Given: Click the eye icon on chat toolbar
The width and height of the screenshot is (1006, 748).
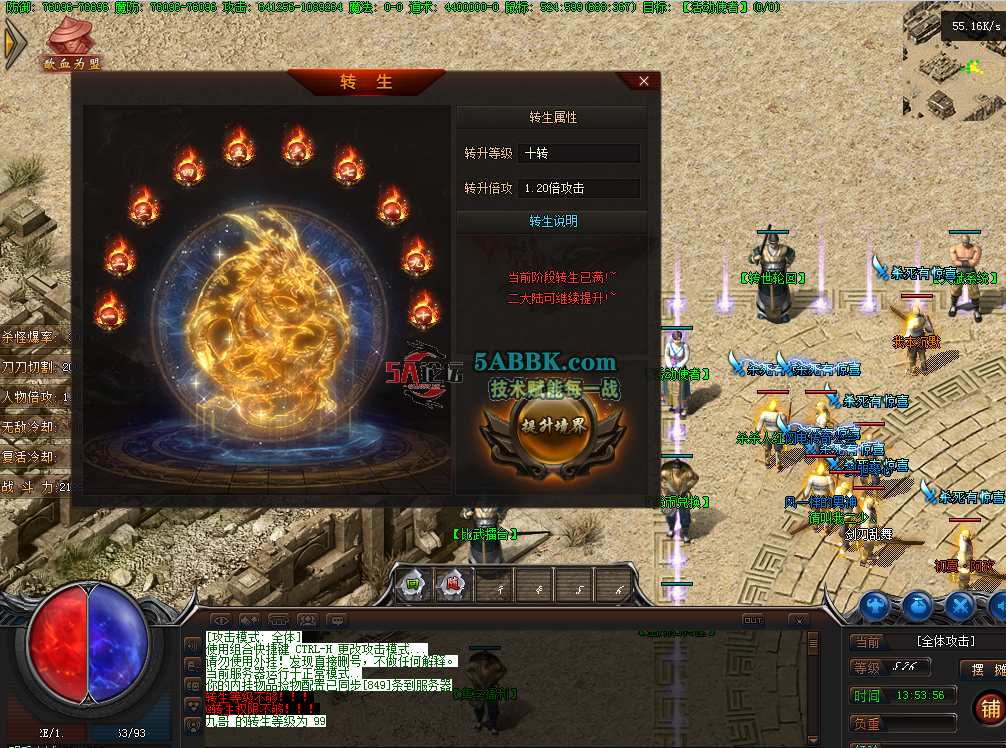Looking at the screenshot, I should pos(222,621).
